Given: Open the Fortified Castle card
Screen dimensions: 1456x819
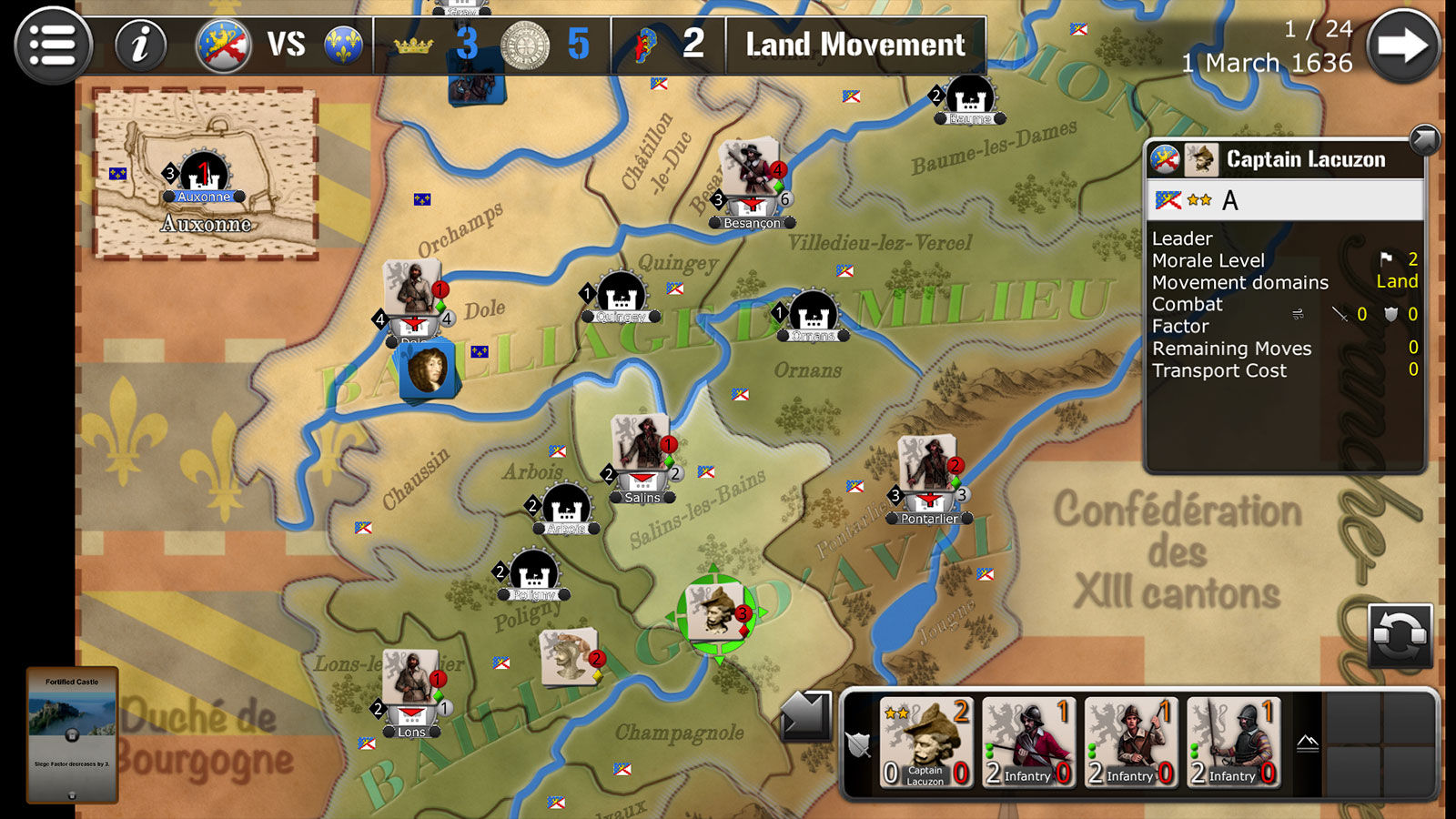Looking at the screenshot, I should [72, 735].
